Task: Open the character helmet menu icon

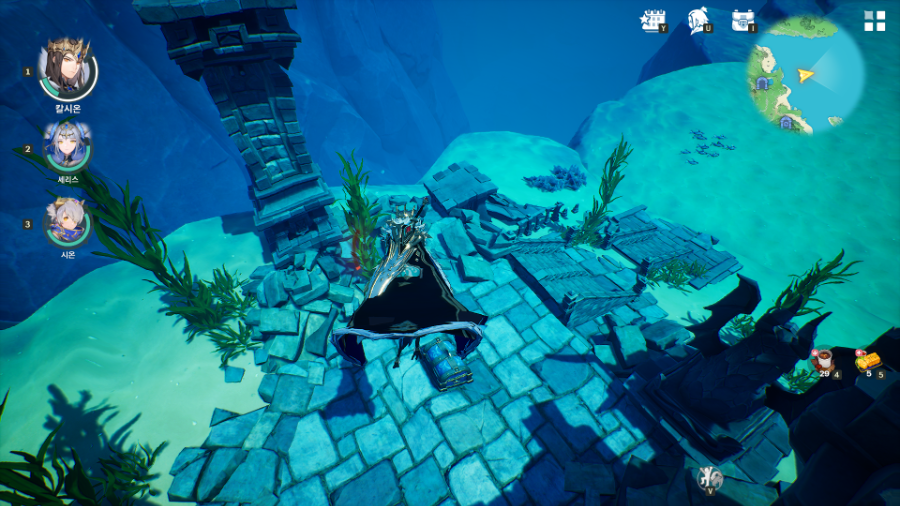Action: point(698,19)
